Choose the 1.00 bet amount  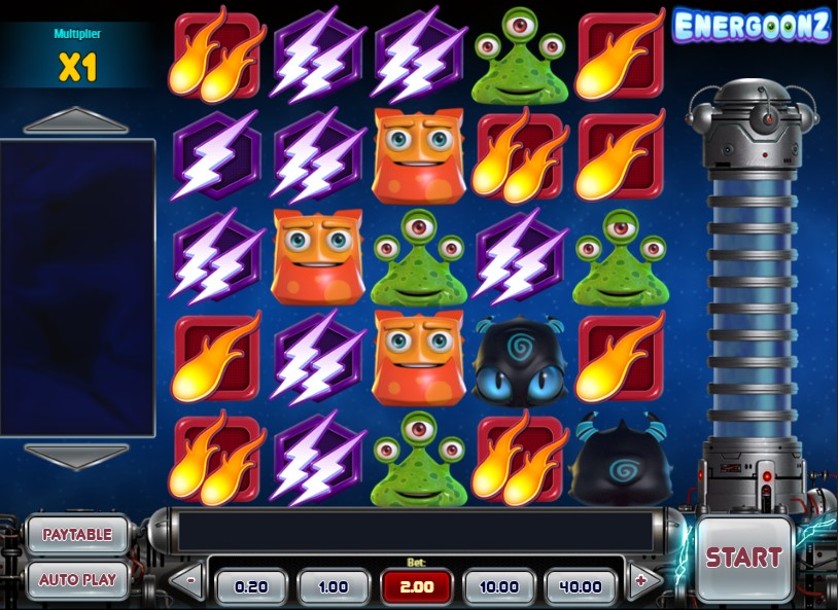pos(333,586)
